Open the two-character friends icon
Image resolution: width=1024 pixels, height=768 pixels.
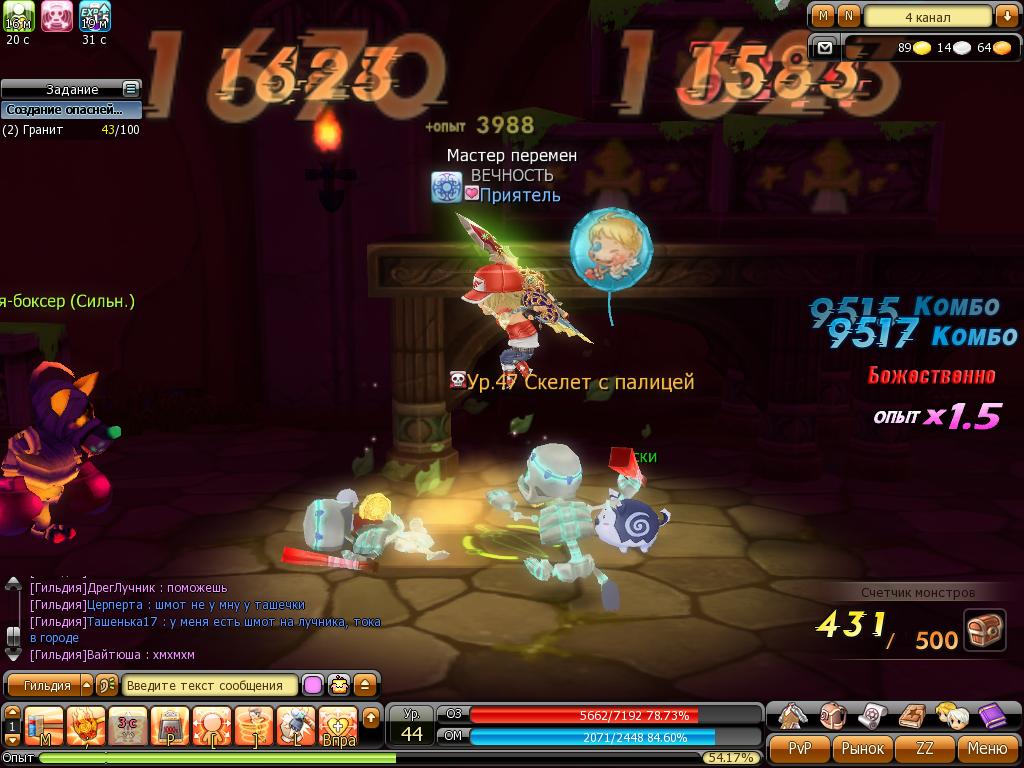[x=950, y=715]
